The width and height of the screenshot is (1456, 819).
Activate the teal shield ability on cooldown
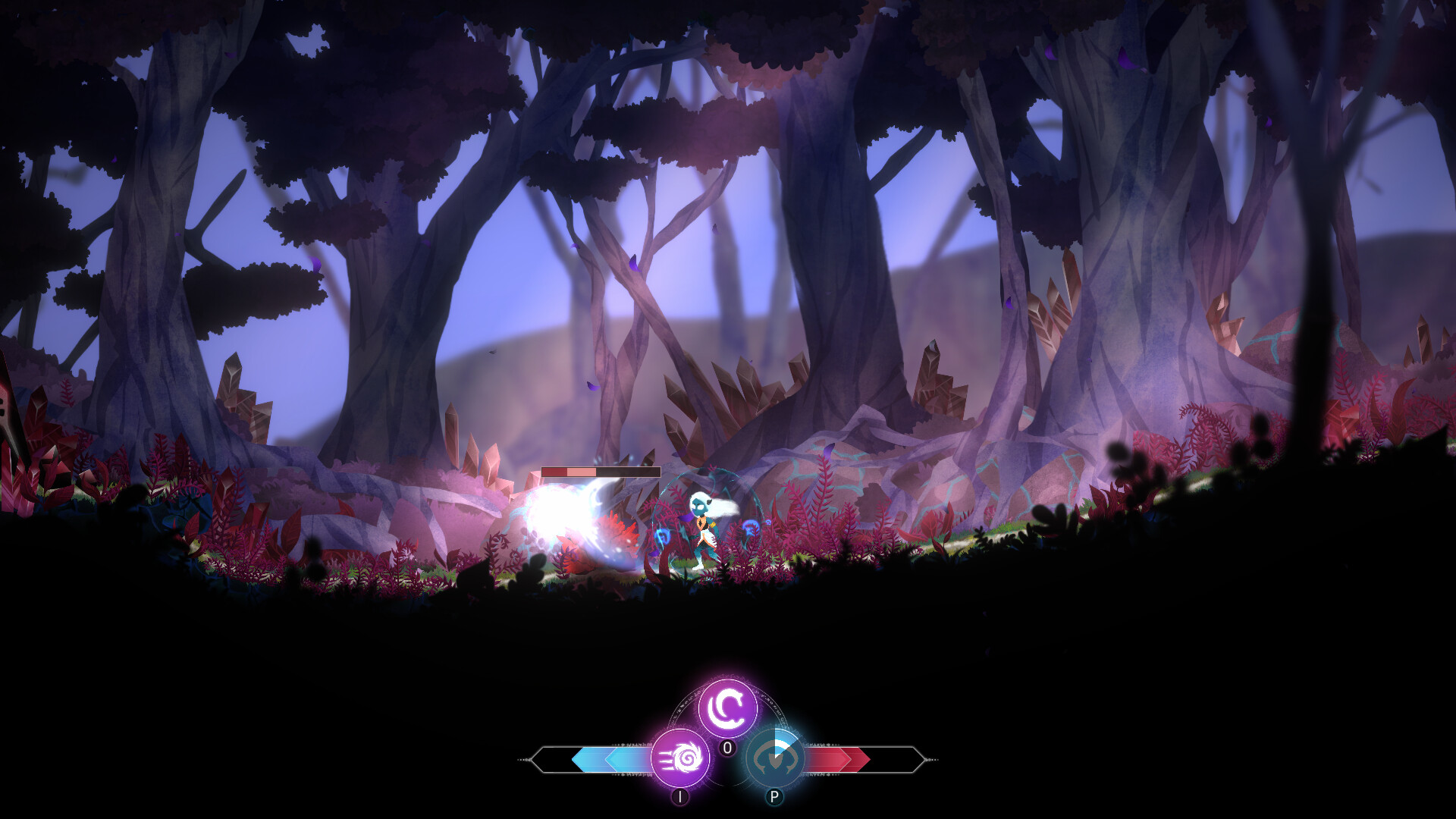[773, 758]
